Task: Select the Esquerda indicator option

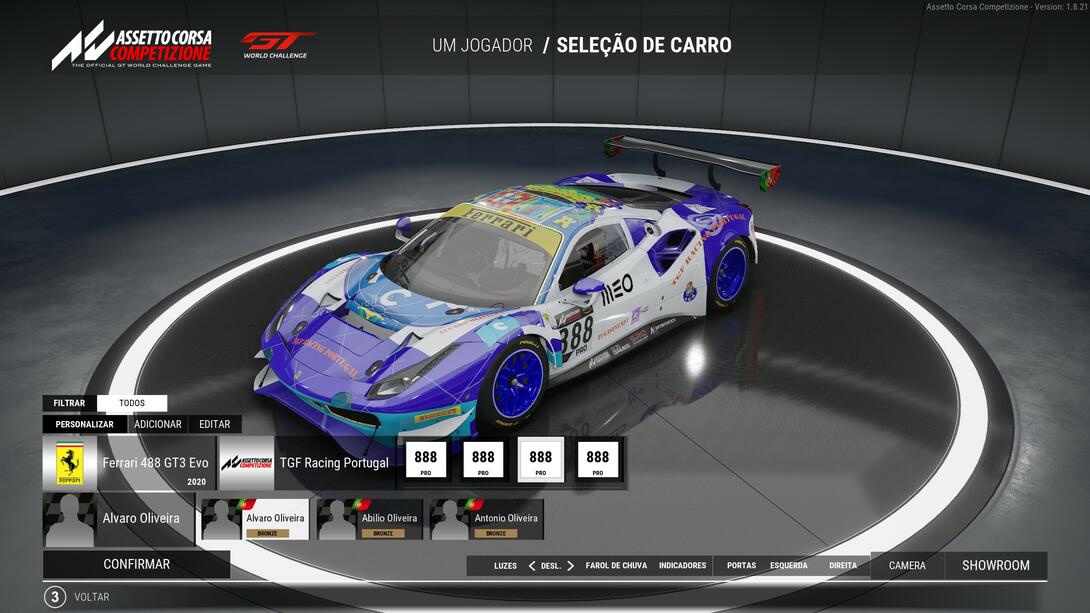Action: click(x=788, y=566)
